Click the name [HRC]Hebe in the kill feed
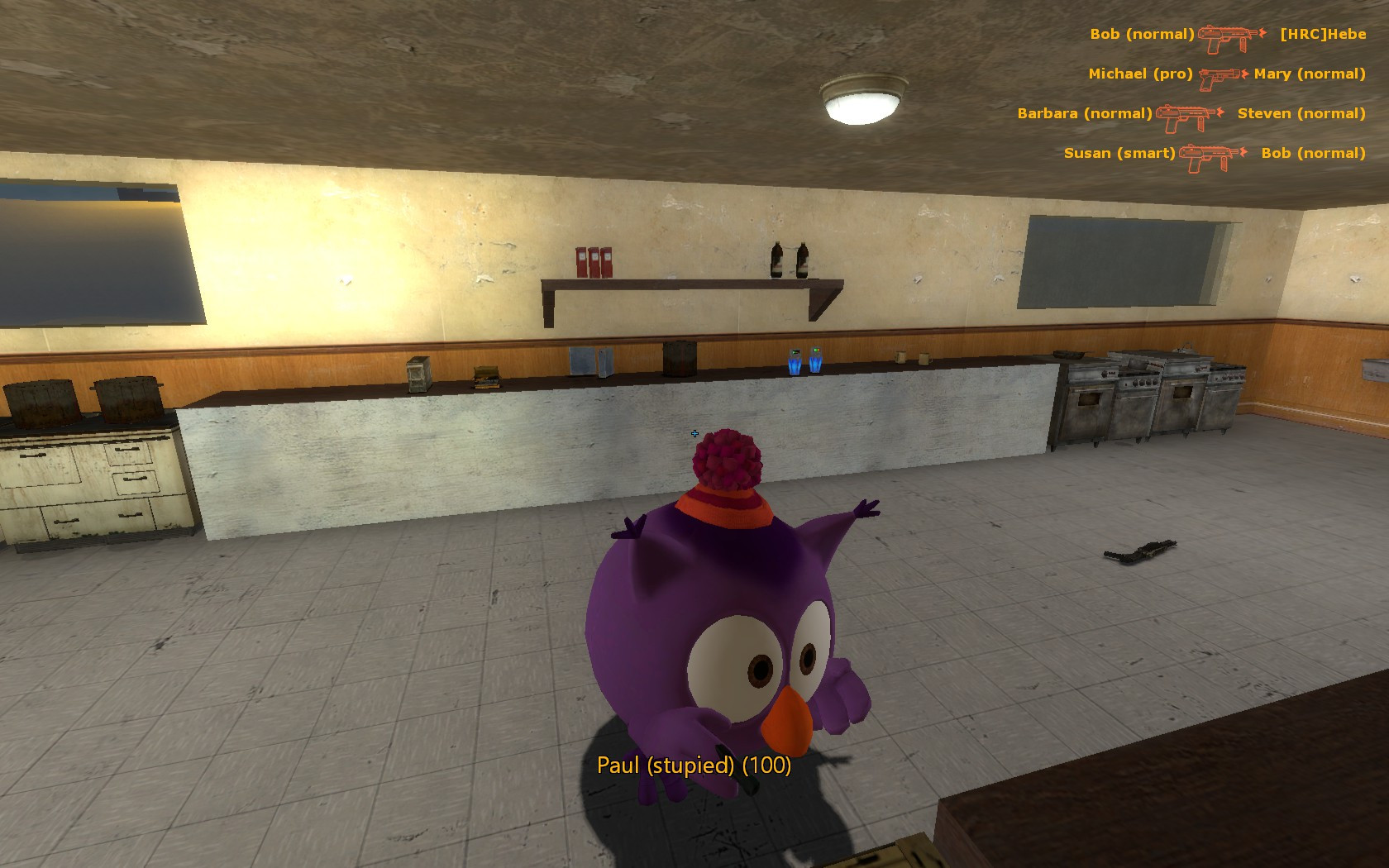 pyautogui.click(x=1324, y=35)
